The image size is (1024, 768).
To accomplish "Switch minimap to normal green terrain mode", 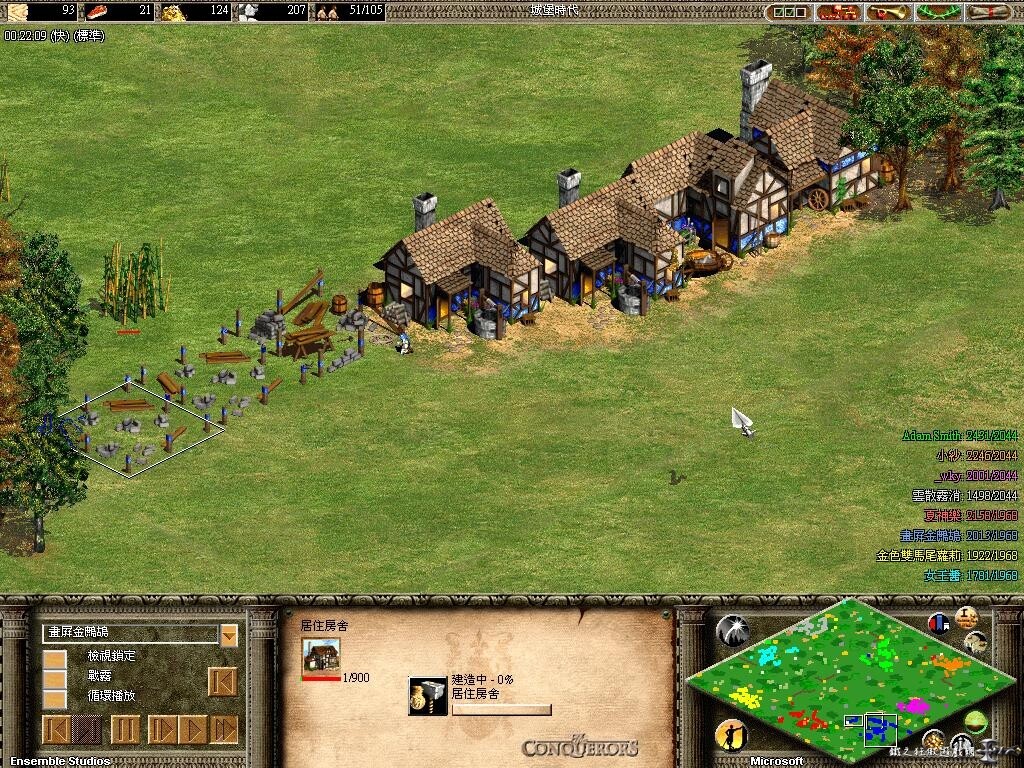I will [975, 720].
